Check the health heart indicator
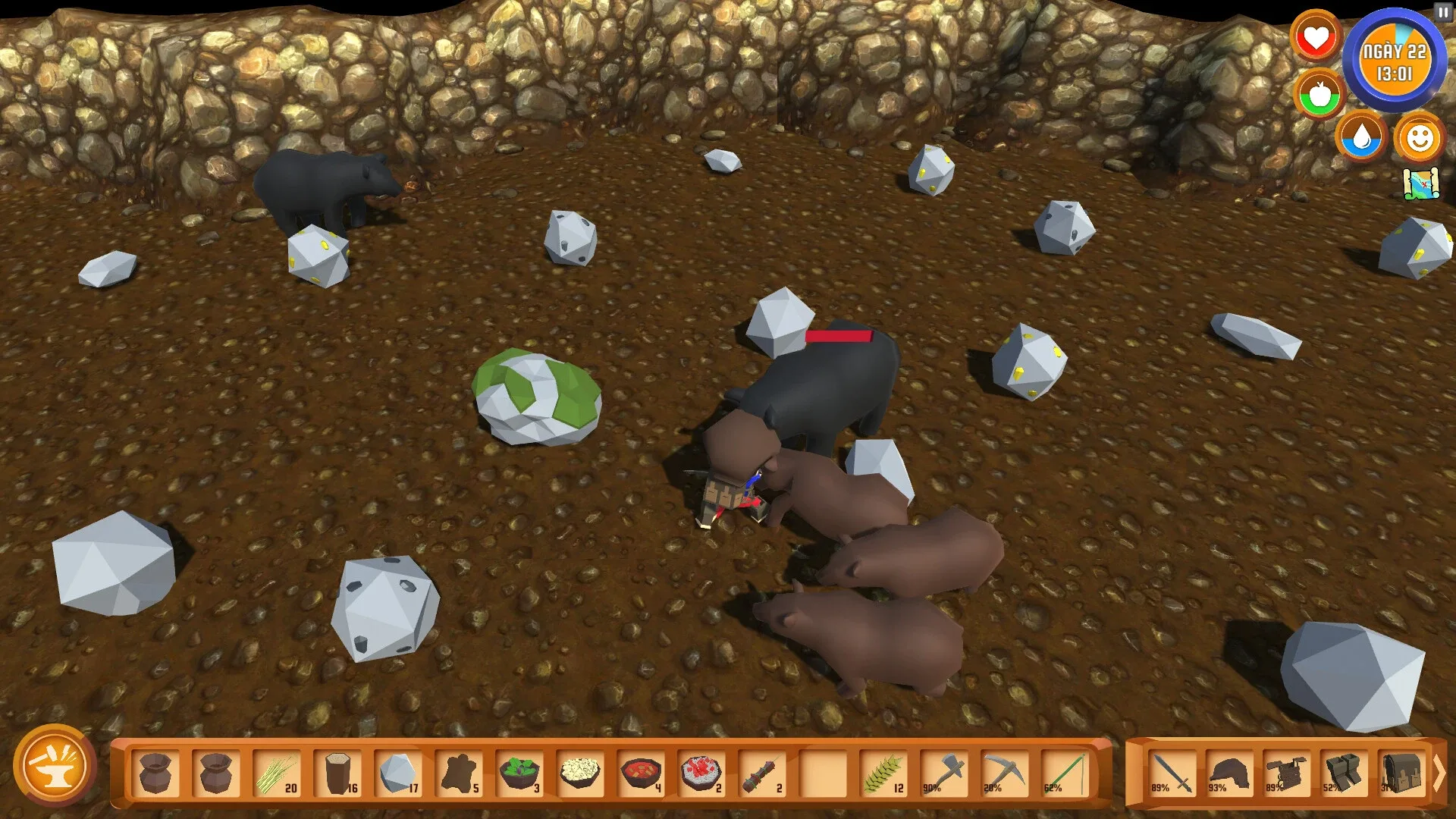The width and height of the screenshot is (1456, 819). (1316, 36)
